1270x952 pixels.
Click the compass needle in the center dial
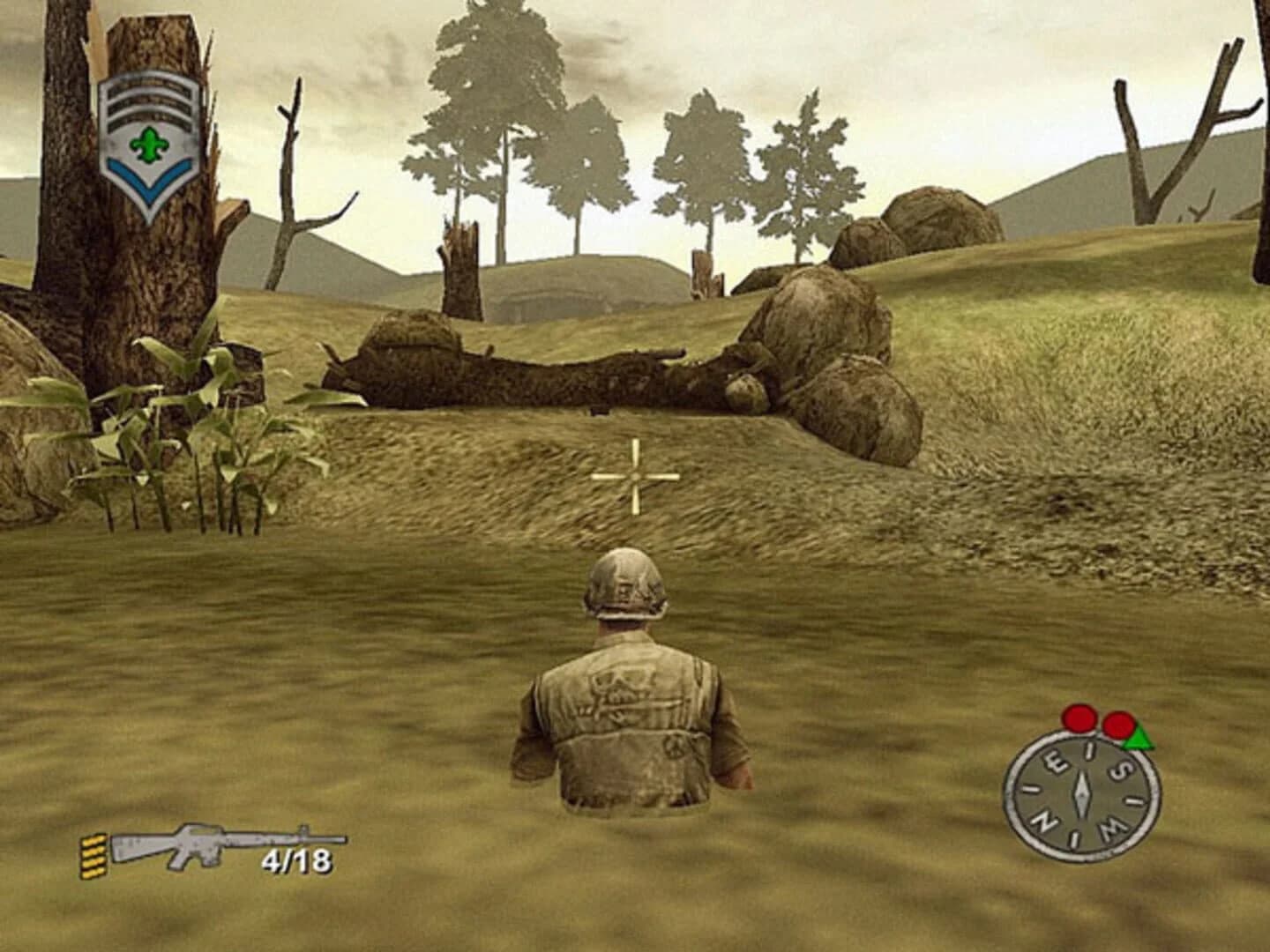coord(1083,793)
